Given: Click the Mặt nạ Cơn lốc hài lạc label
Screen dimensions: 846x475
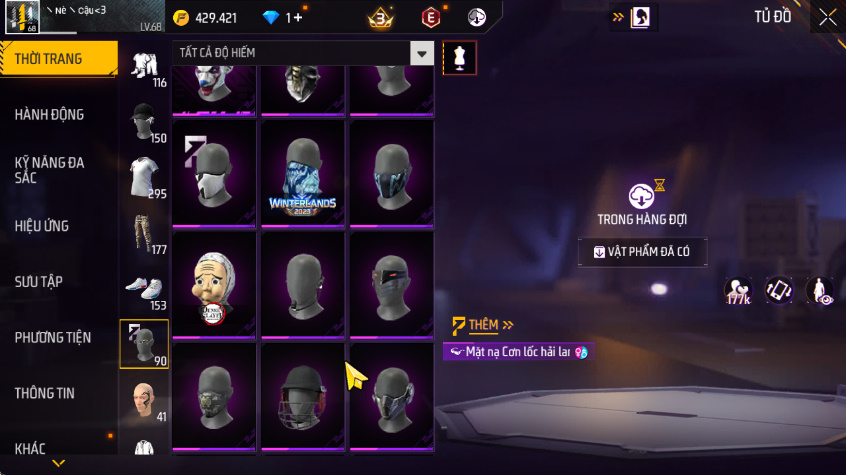Looking at the screenshot, I should (x=516, y=352).
